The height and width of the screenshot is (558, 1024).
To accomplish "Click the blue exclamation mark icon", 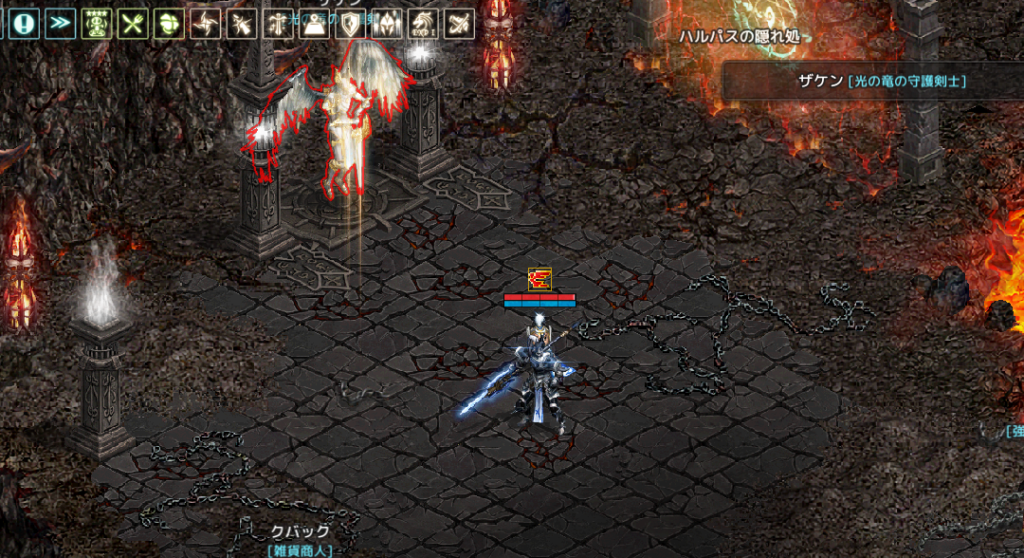I will [x=25, y=24].
